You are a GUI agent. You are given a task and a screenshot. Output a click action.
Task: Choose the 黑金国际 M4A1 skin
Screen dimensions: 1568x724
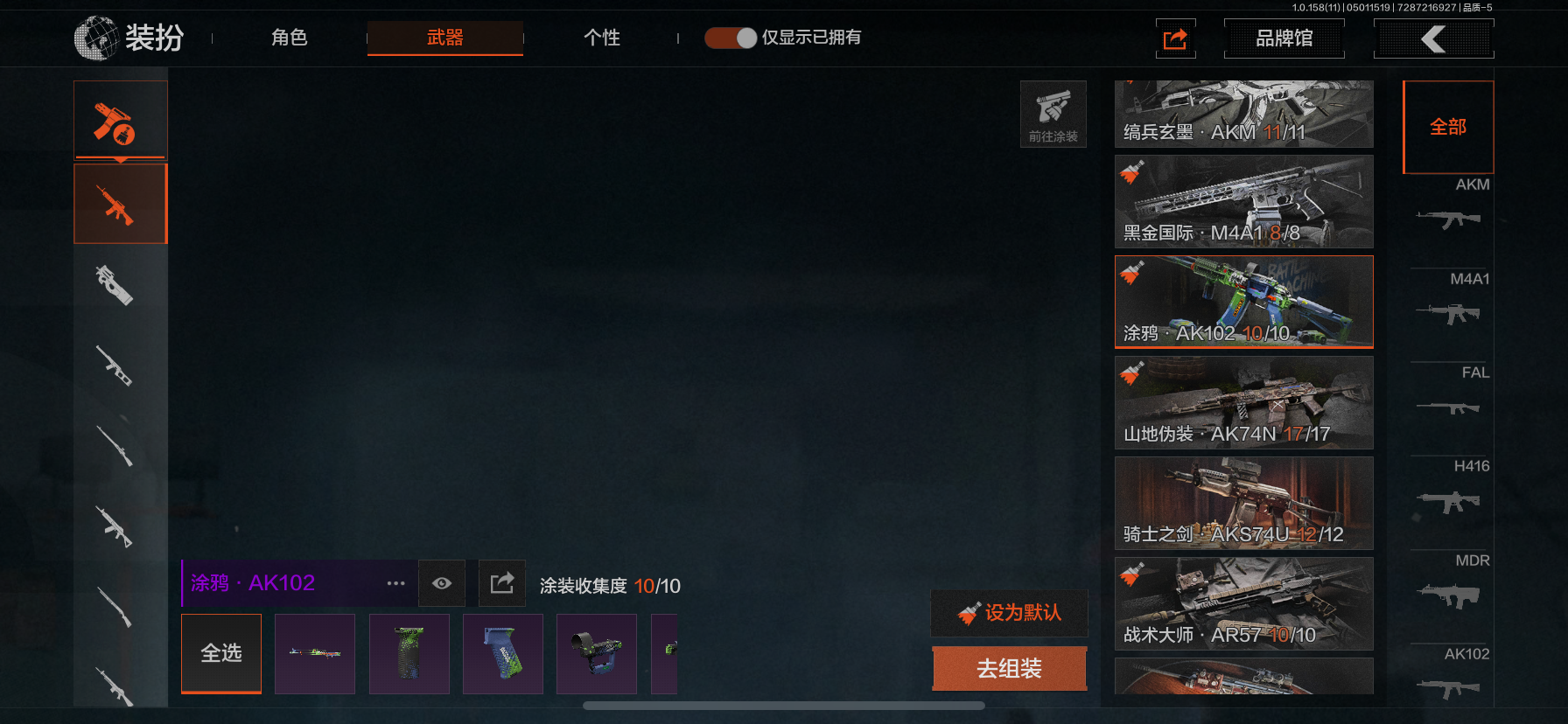[x=1243, y=202]
